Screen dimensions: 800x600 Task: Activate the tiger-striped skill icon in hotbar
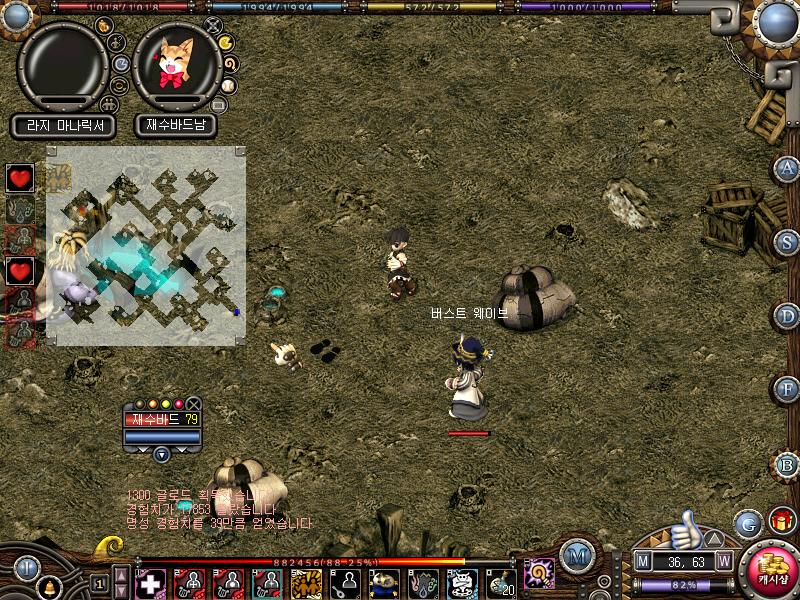coord(305,582)
